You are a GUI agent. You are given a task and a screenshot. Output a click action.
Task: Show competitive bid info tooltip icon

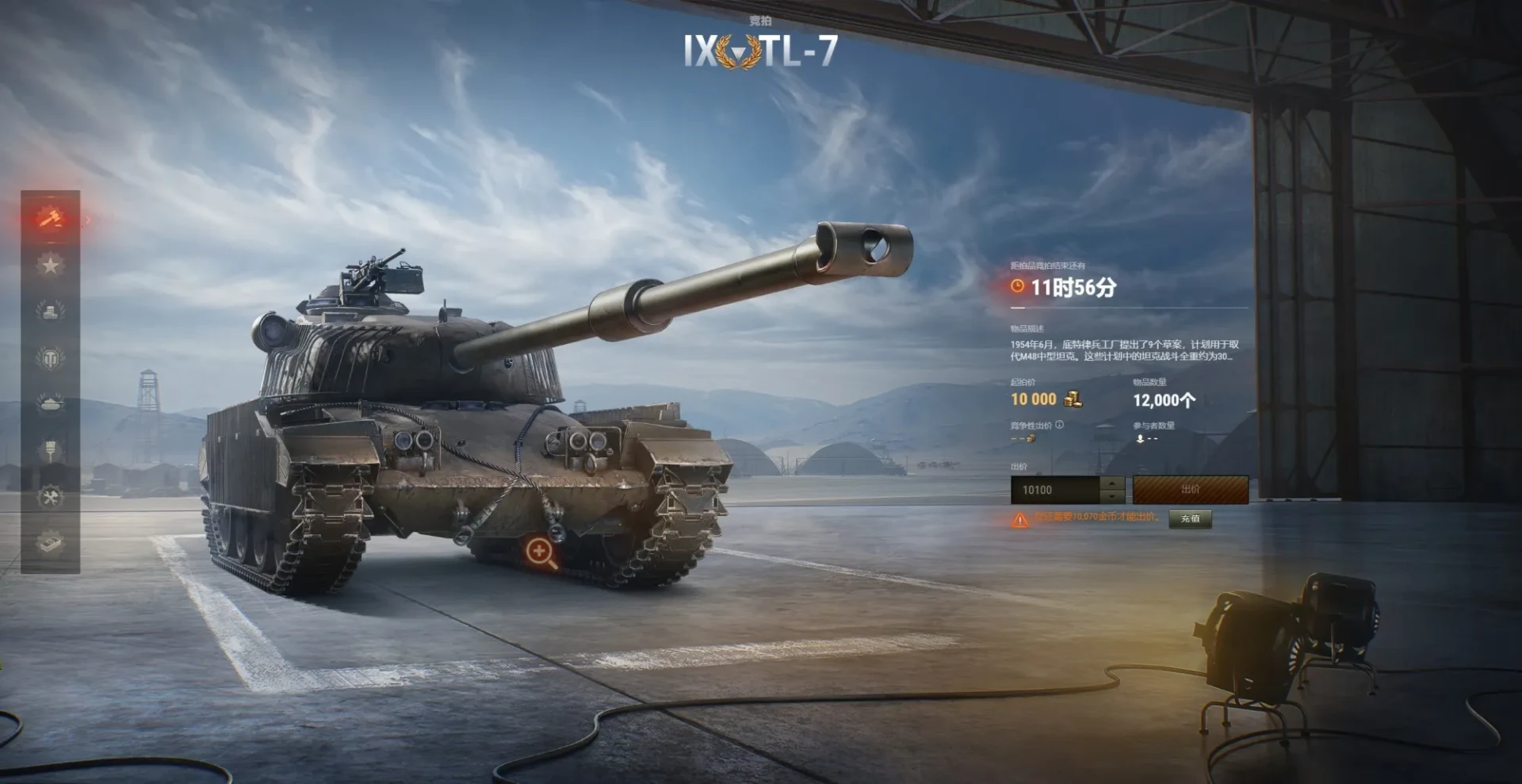pyautogui.click(x=1060, y=425)
